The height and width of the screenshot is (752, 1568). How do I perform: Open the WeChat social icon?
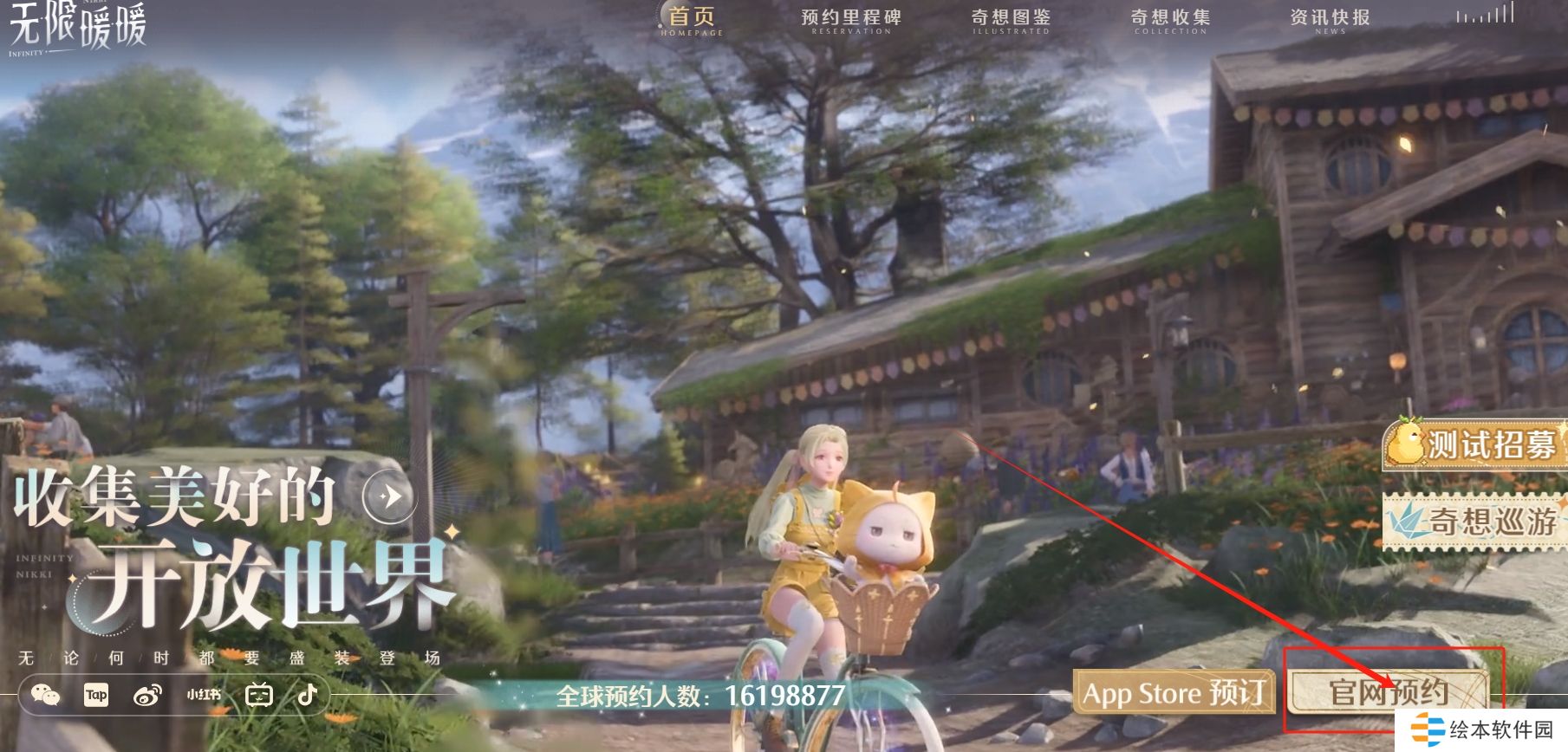45,695
